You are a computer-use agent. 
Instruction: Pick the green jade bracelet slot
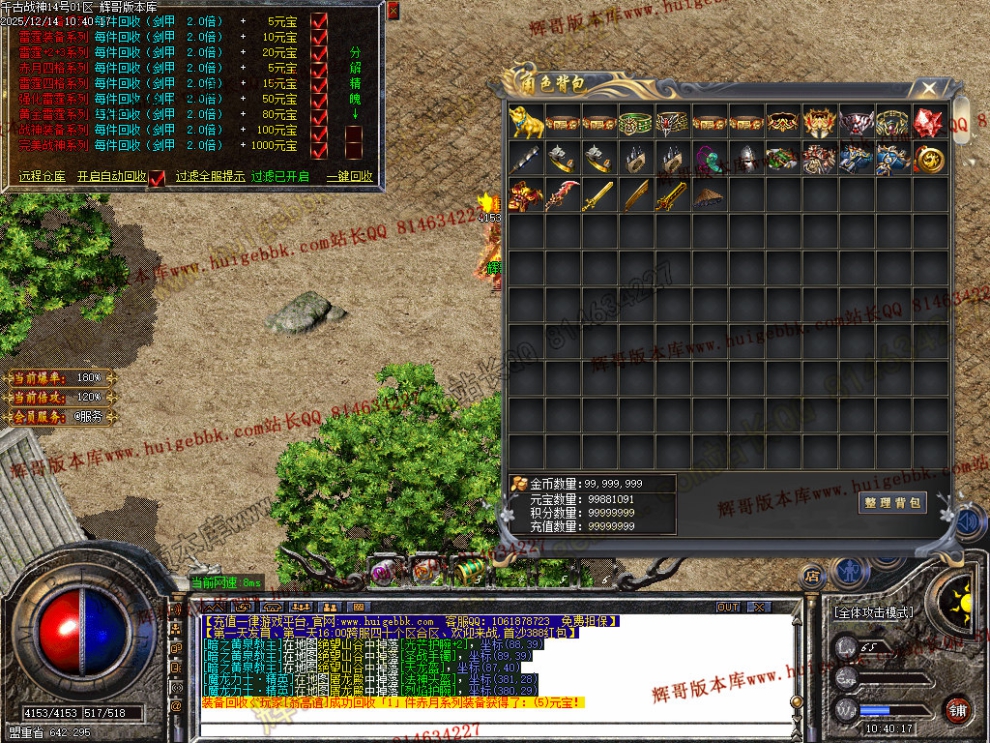[x=635, y=122]
